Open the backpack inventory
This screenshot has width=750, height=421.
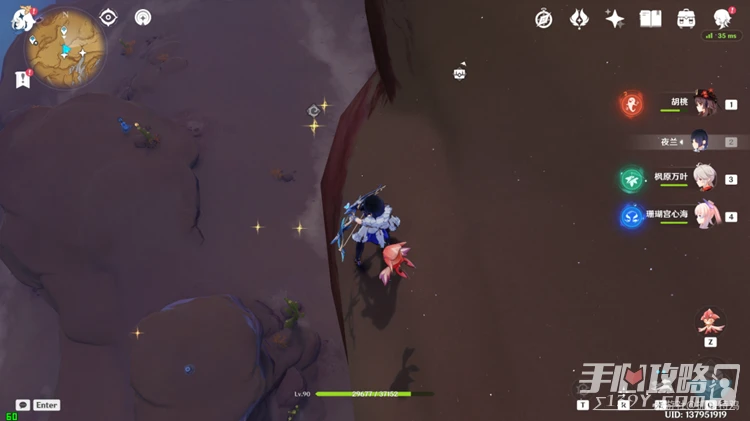tap(686, 19)
